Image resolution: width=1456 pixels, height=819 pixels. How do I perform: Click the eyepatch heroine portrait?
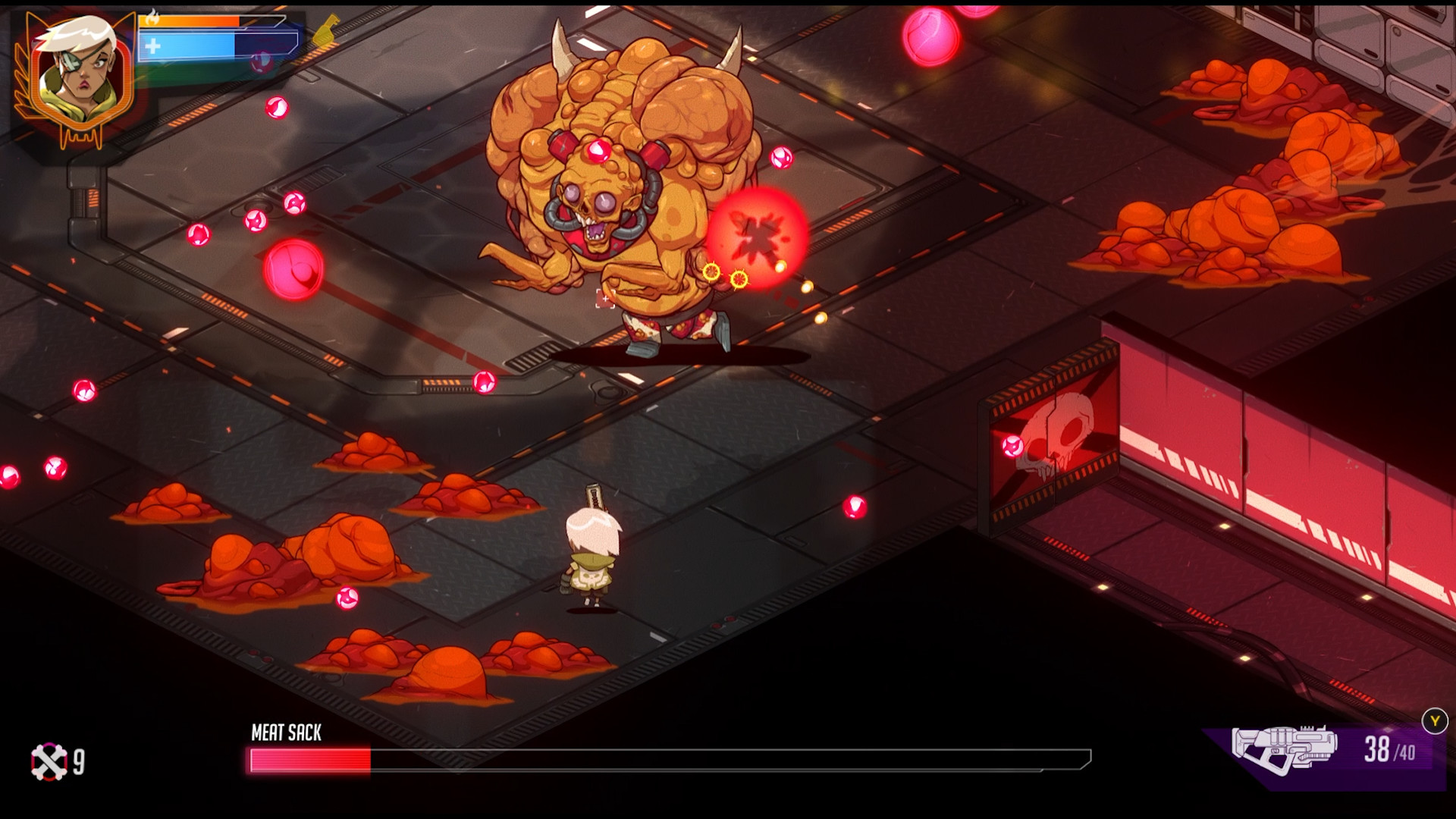click(x=78, y=76)
